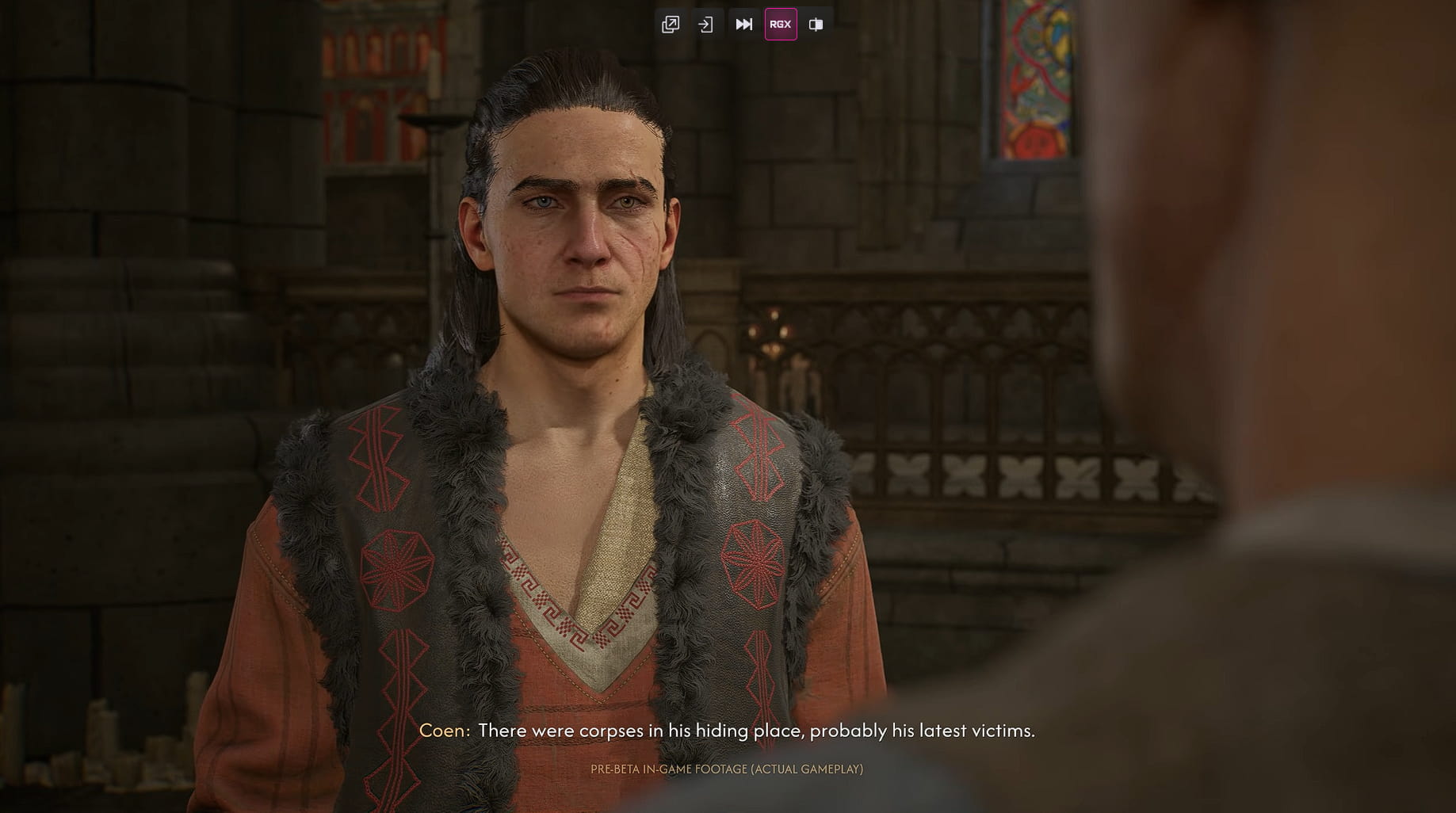Toggle the RGX button

[x=781, y=25]
